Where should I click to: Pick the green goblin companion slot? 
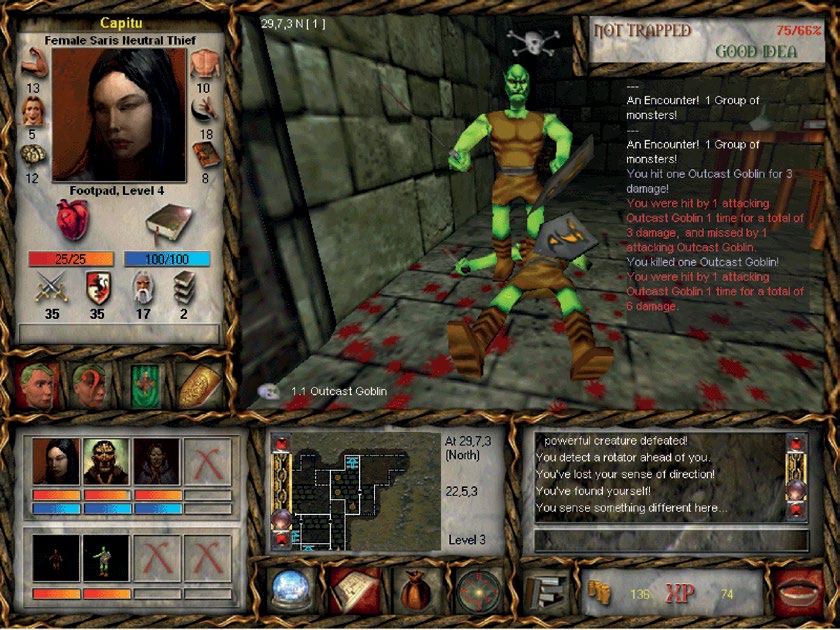tap(107, 559)
